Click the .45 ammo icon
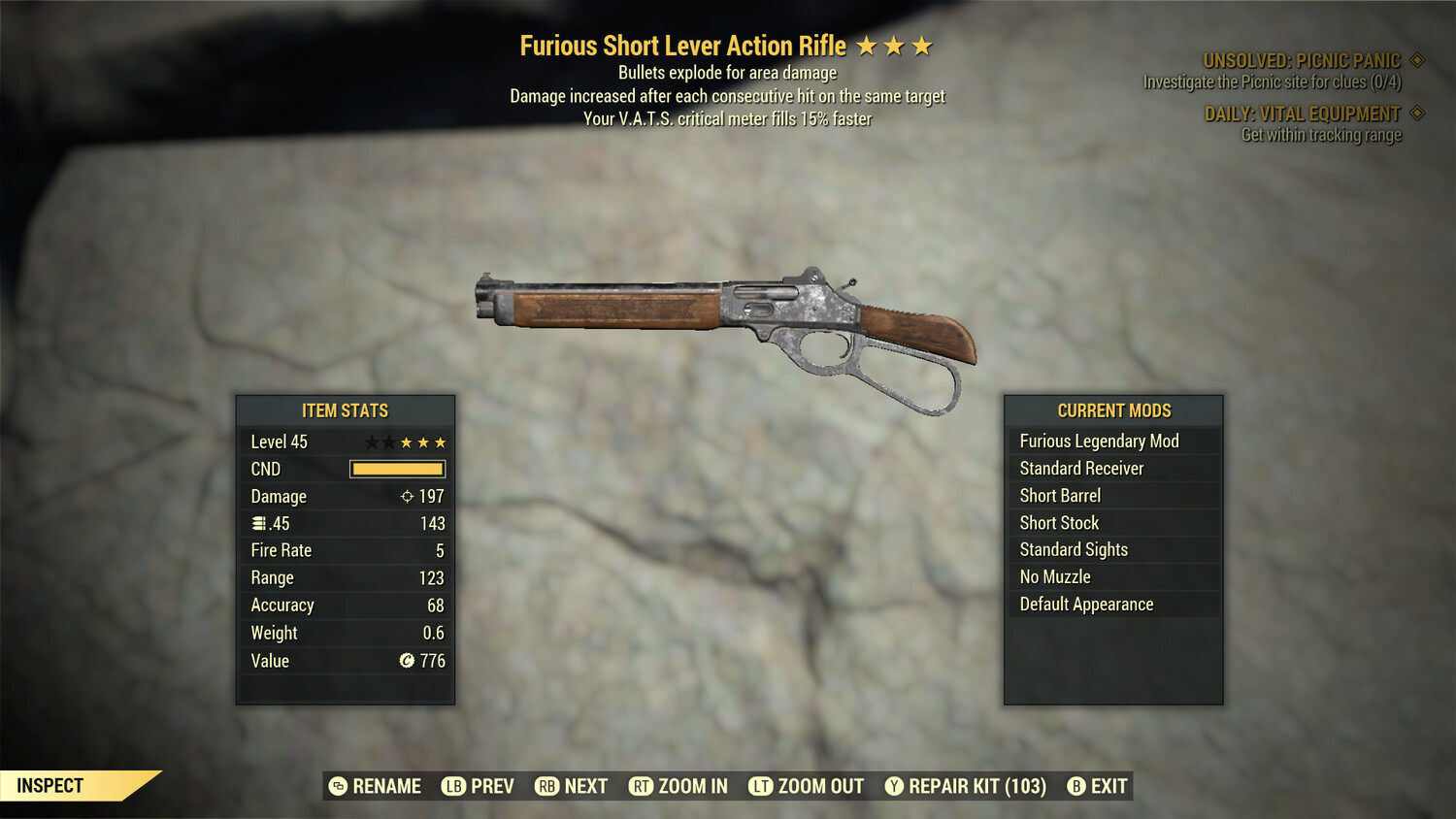1456x819 pixels. click(259, 523)
